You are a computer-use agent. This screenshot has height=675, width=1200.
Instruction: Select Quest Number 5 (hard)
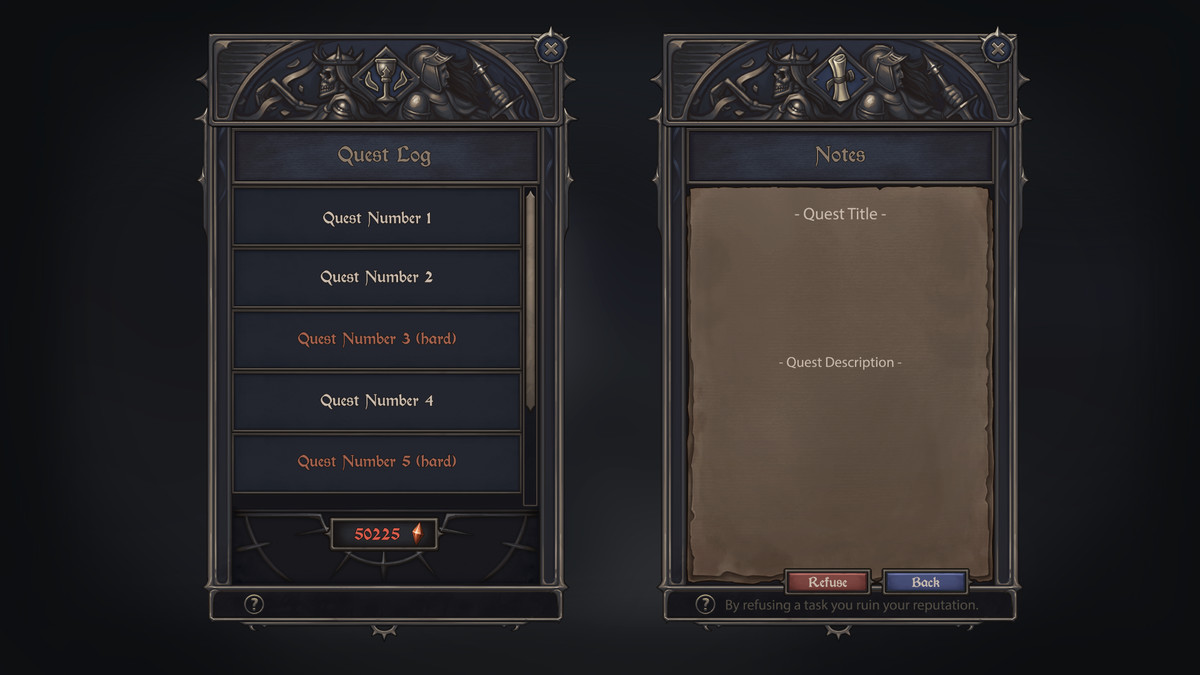(x=377, y=462)
